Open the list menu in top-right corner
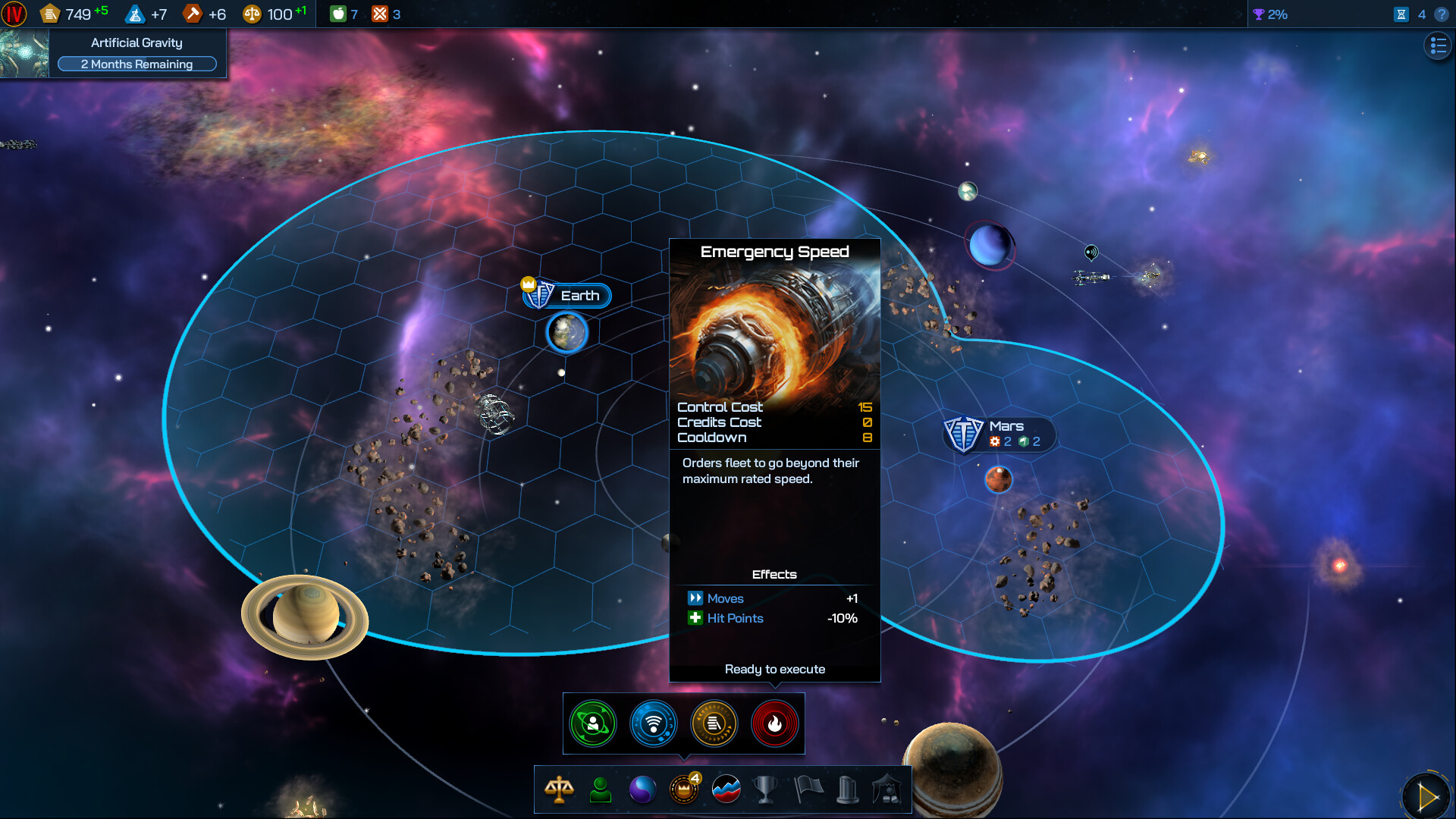The height and width of the screenshot is (819, 1456). click(1437, 45)
